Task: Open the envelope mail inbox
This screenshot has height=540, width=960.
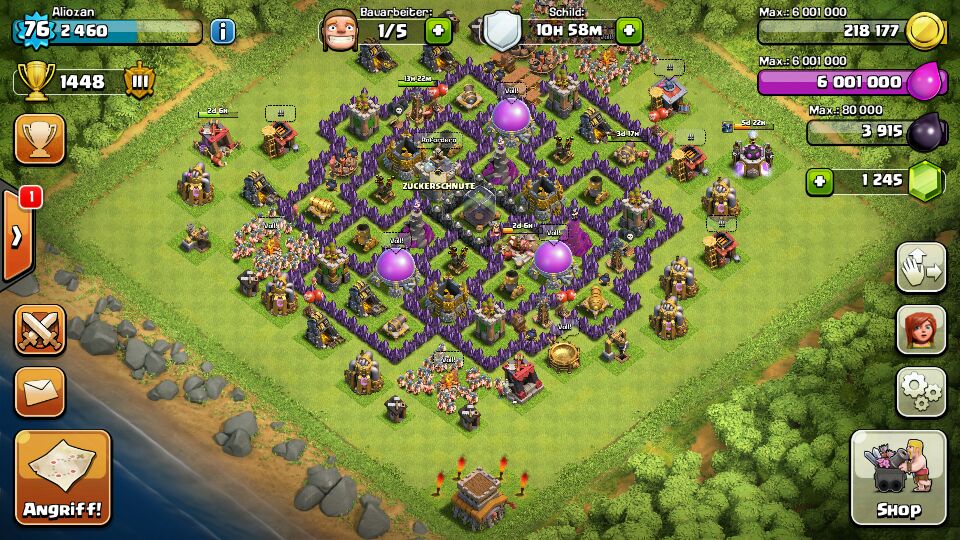Action: pos(40,391)
